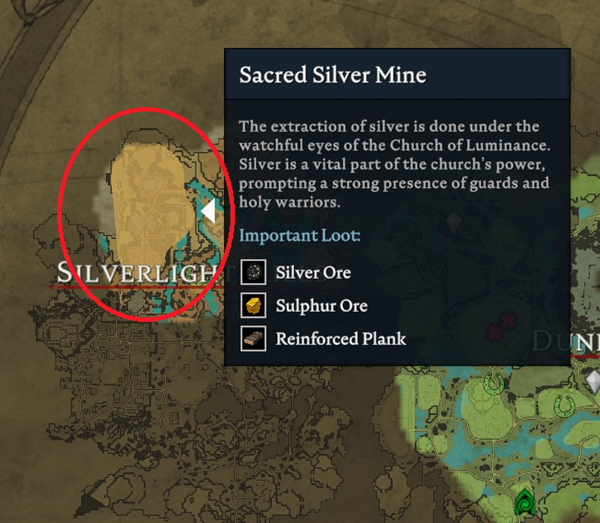This screenshot has height=523, width=600.
Task: Click the Sulphur Ore loot icon
Action: (x=254, y=305)
